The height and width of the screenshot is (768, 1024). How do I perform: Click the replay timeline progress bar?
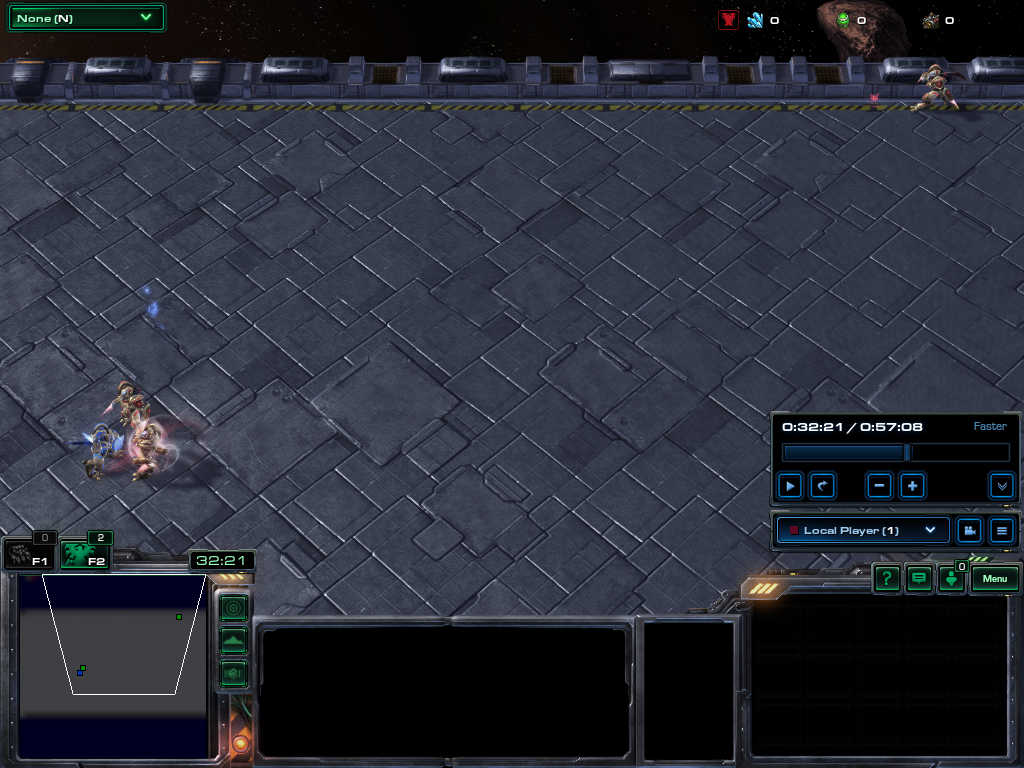(895, 453)
